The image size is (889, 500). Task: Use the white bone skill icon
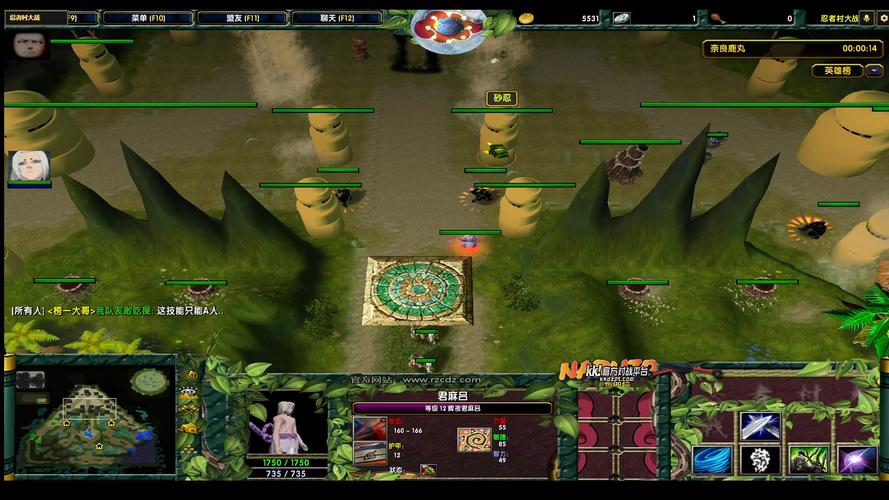pos(760,460)
